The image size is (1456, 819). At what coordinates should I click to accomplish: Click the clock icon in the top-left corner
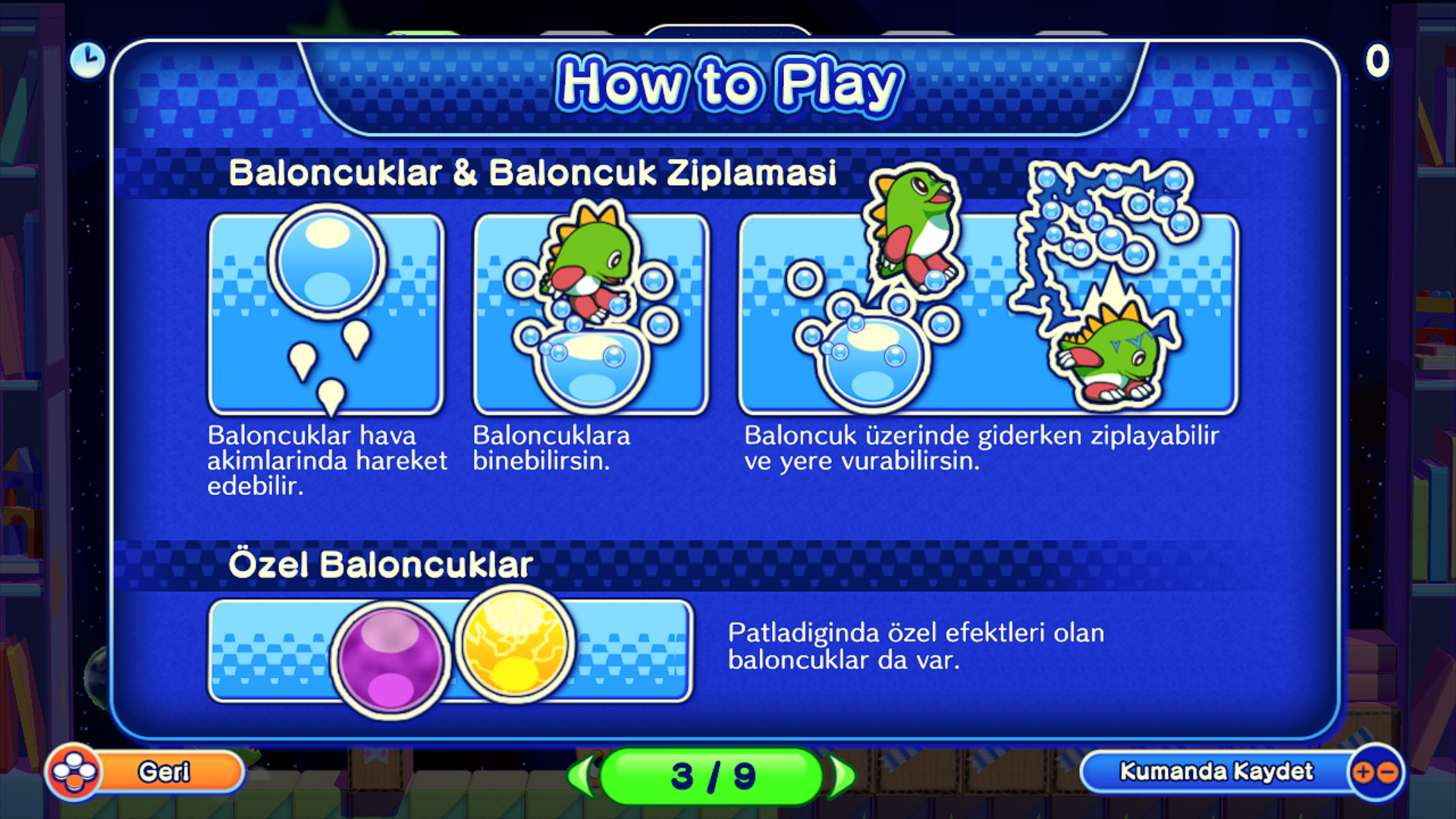point(87,61)
